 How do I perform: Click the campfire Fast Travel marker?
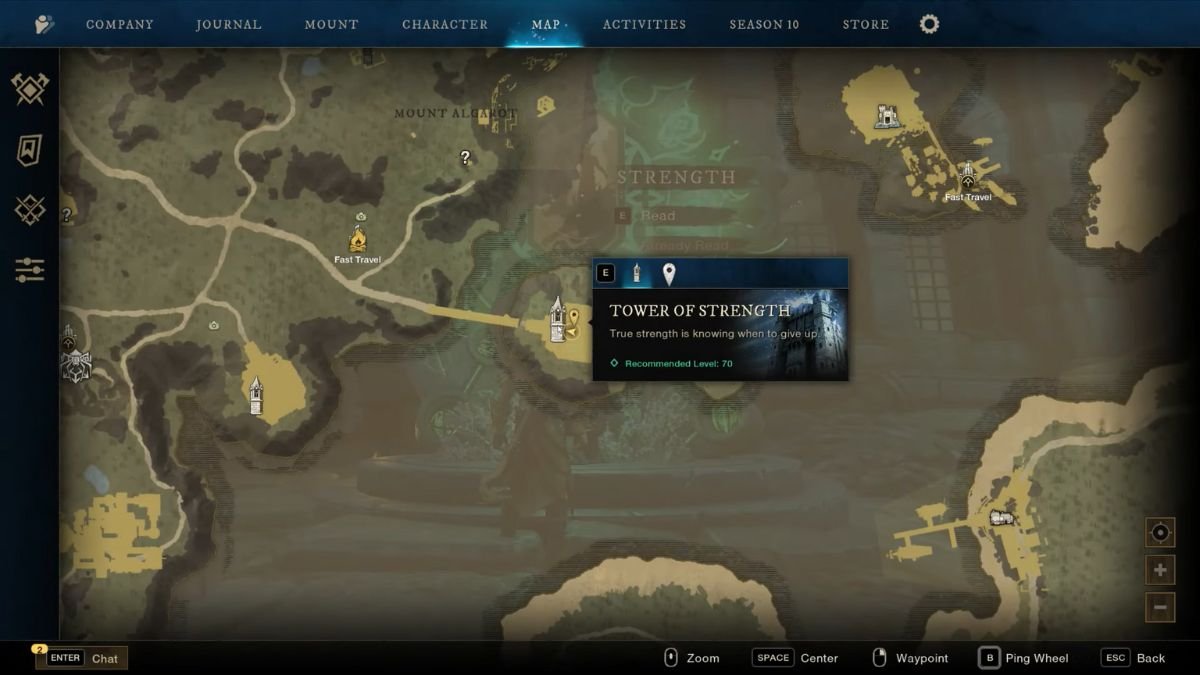click(x=358, y=239)
